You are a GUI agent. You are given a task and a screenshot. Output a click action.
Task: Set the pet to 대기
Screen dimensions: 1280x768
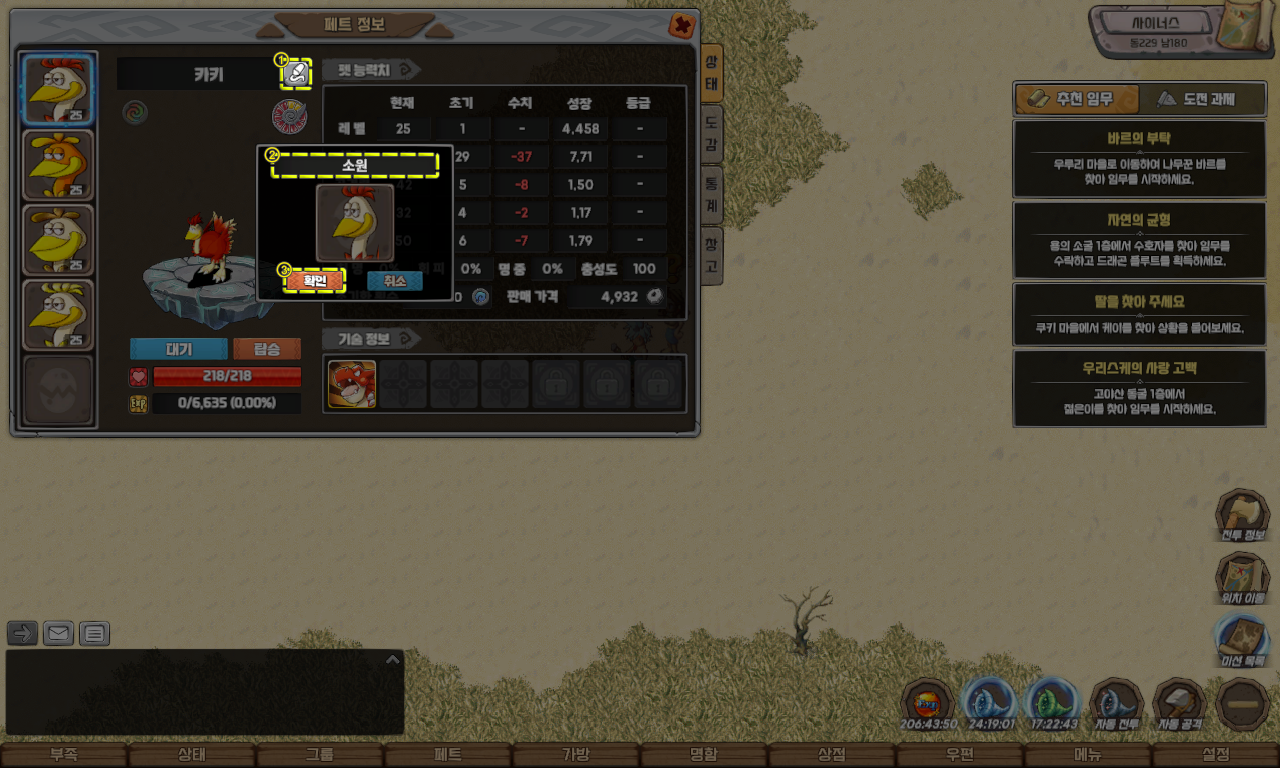178,349
